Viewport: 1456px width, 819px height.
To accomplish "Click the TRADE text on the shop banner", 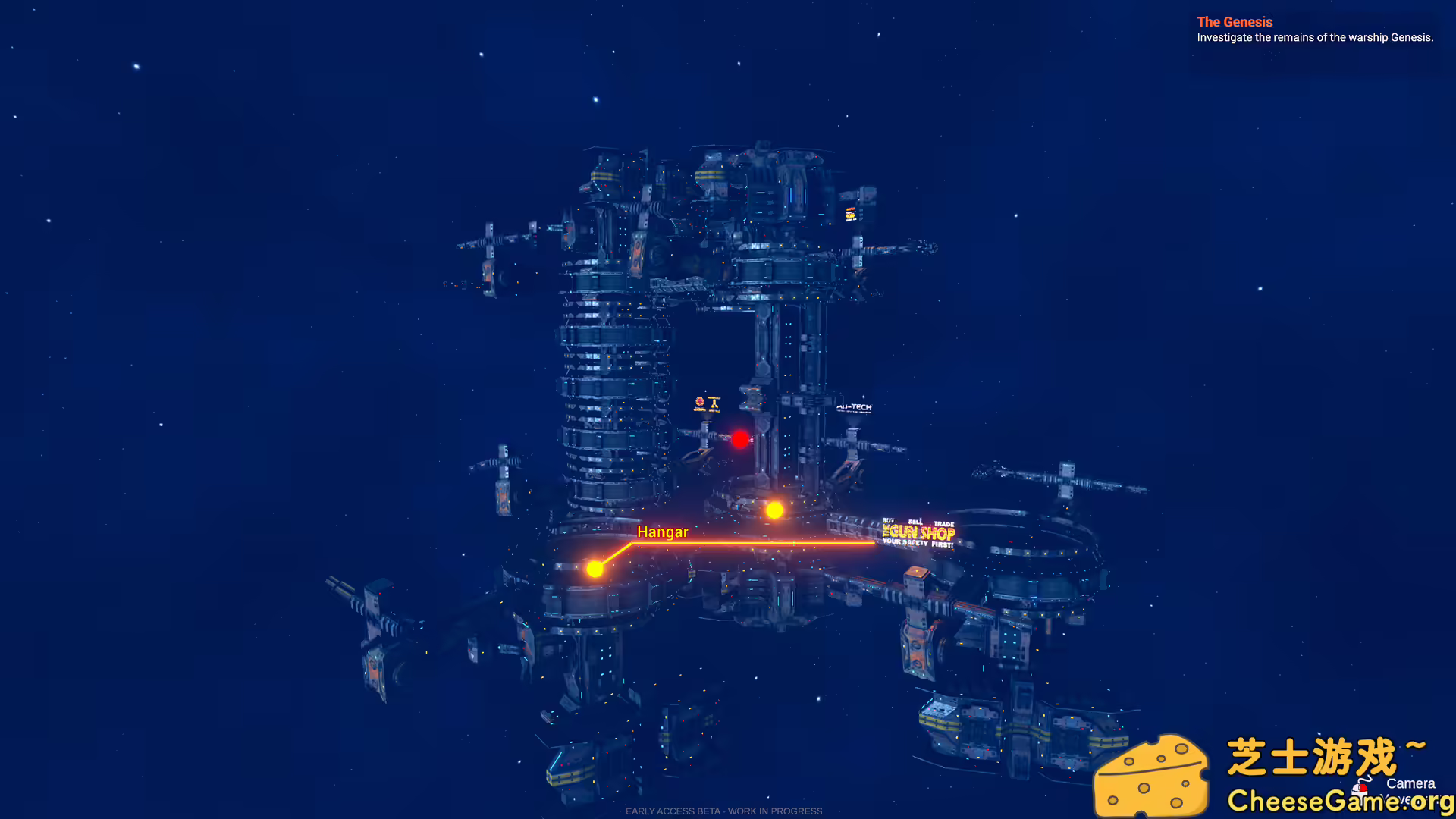I will 944,524.
